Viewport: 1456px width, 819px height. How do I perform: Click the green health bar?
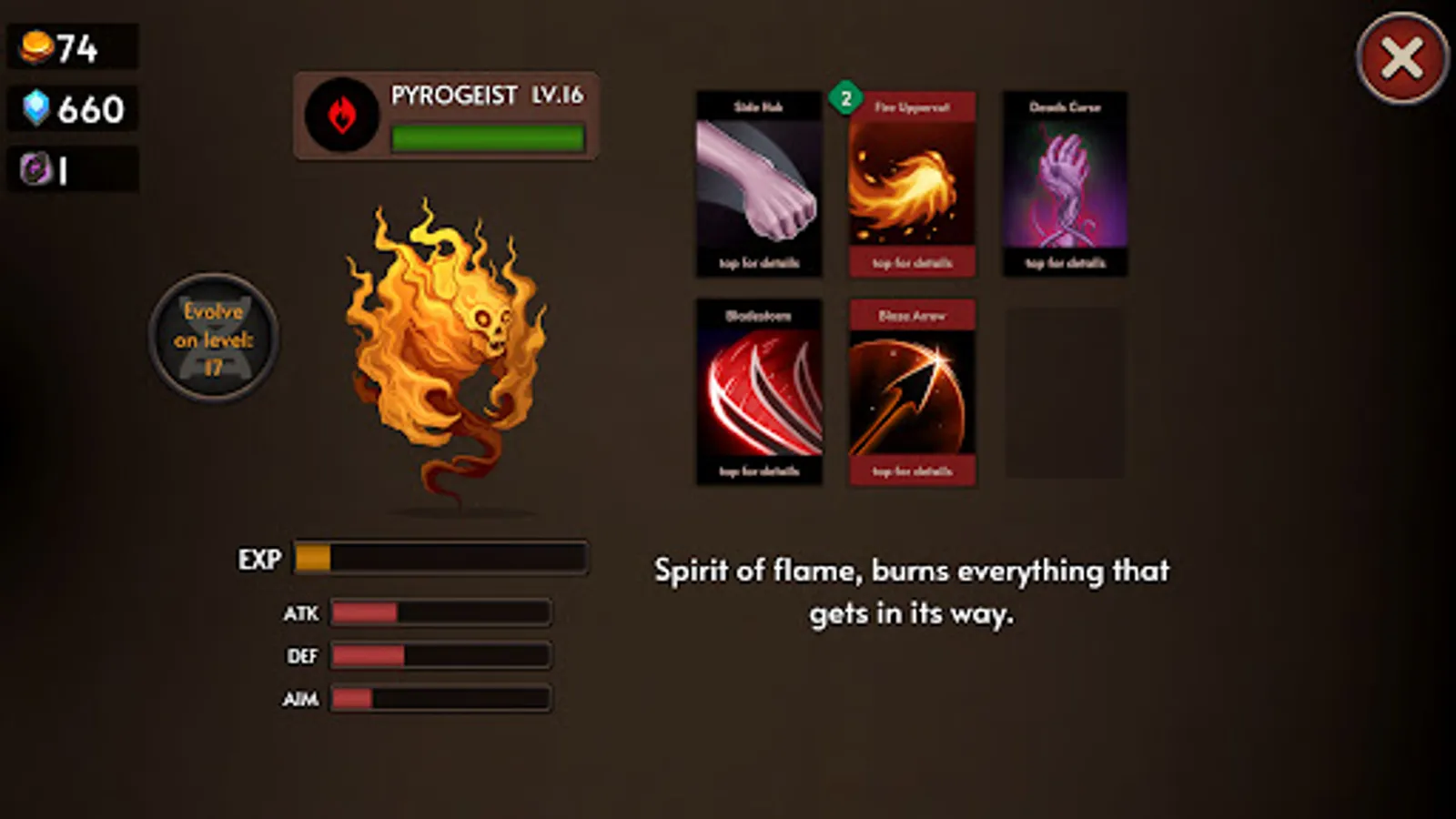(x=485, y=138)
